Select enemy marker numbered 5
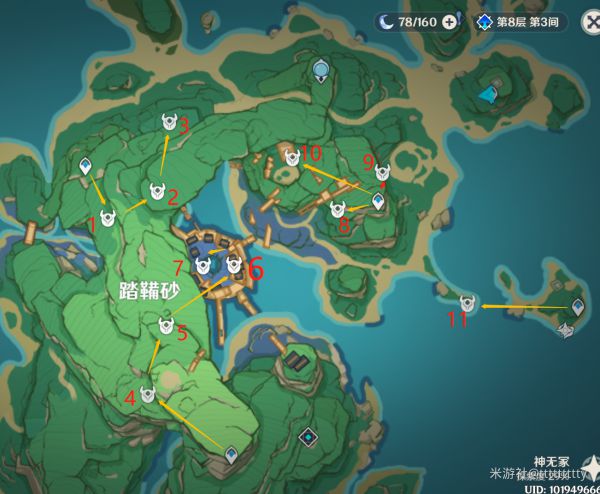The image size is (600, 494). pyautogui.click(x=167, y=325)
